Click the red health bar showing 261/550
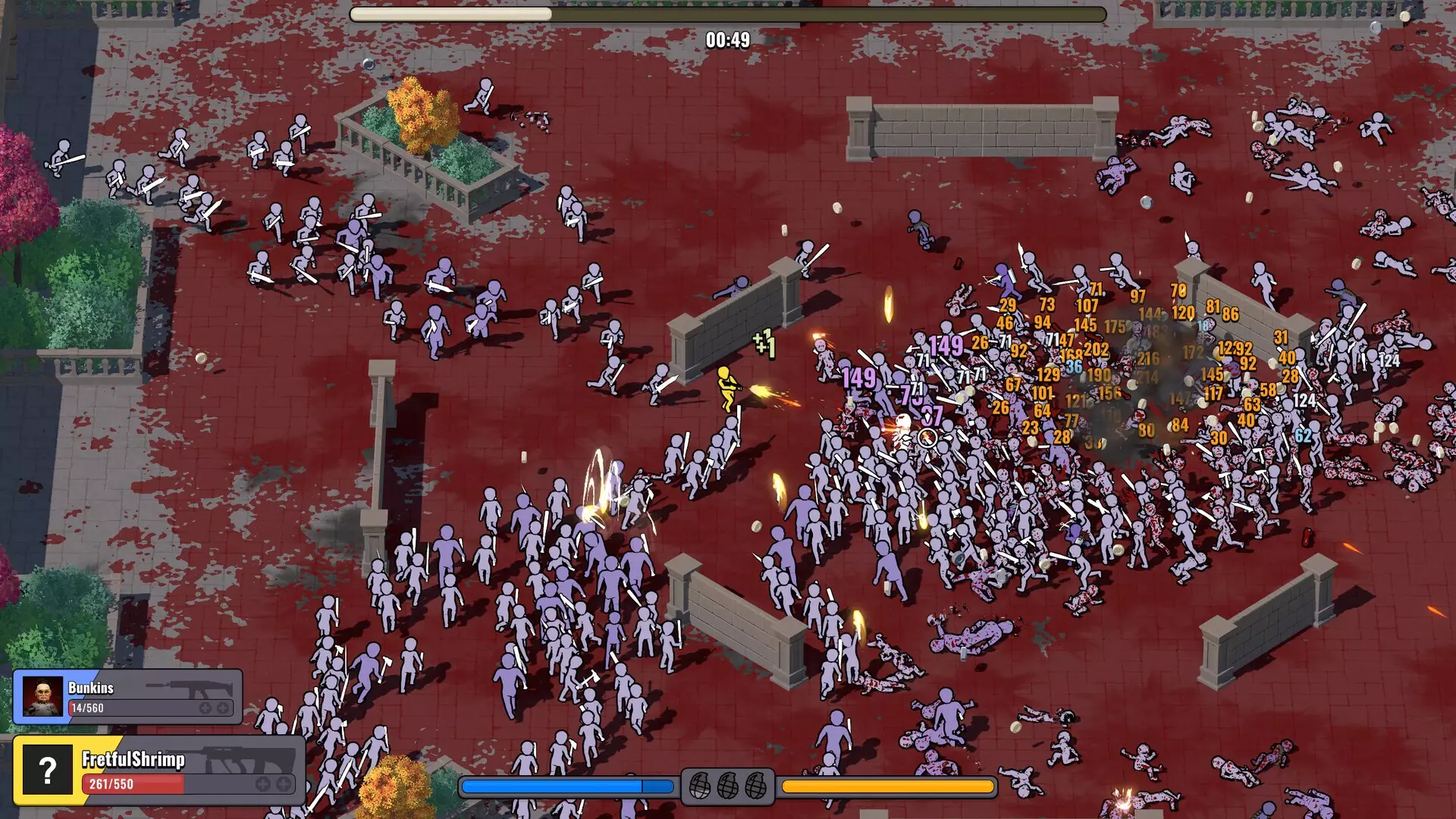Screen dimensions: 1456x819 click(133, 783)
